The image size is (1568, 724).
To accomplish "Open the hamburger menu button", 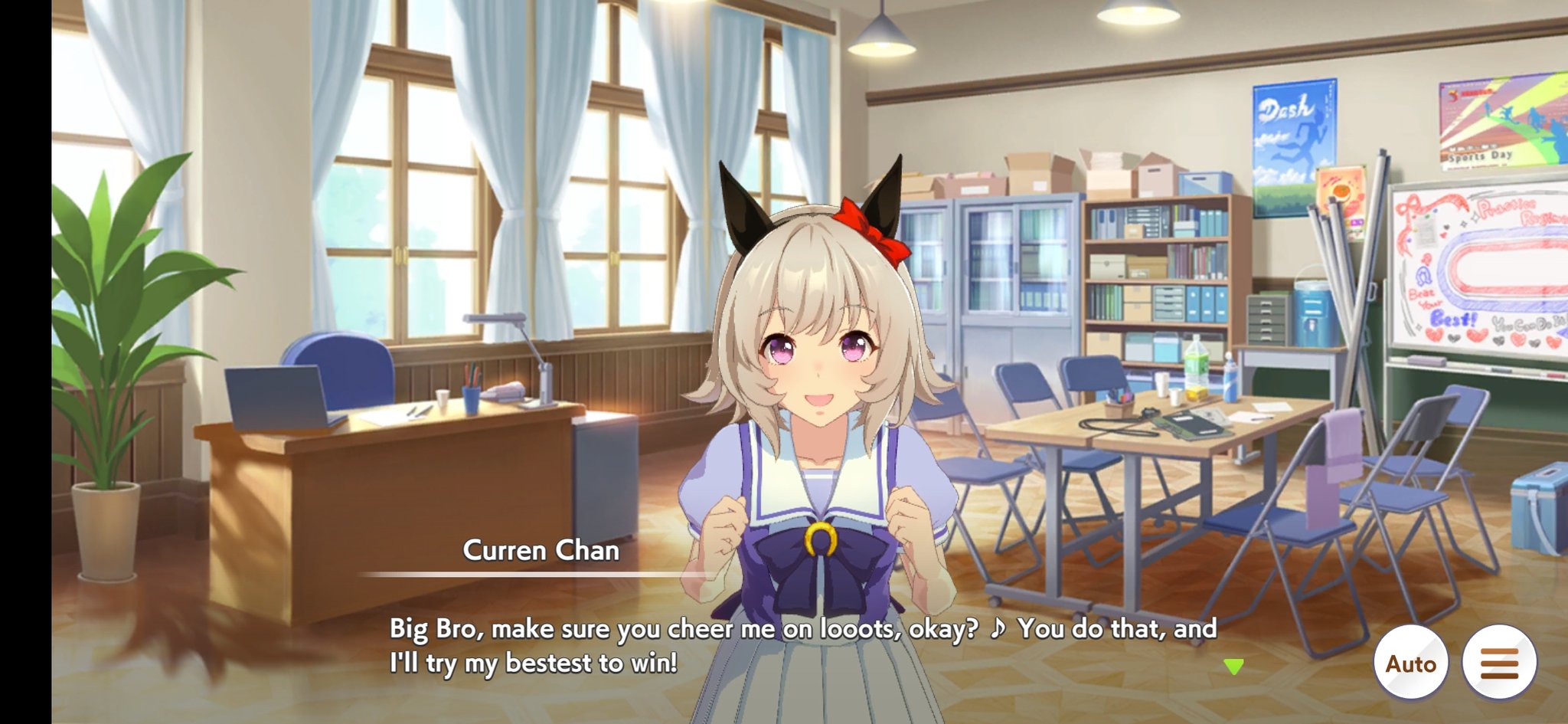I will coord(1498,663).
